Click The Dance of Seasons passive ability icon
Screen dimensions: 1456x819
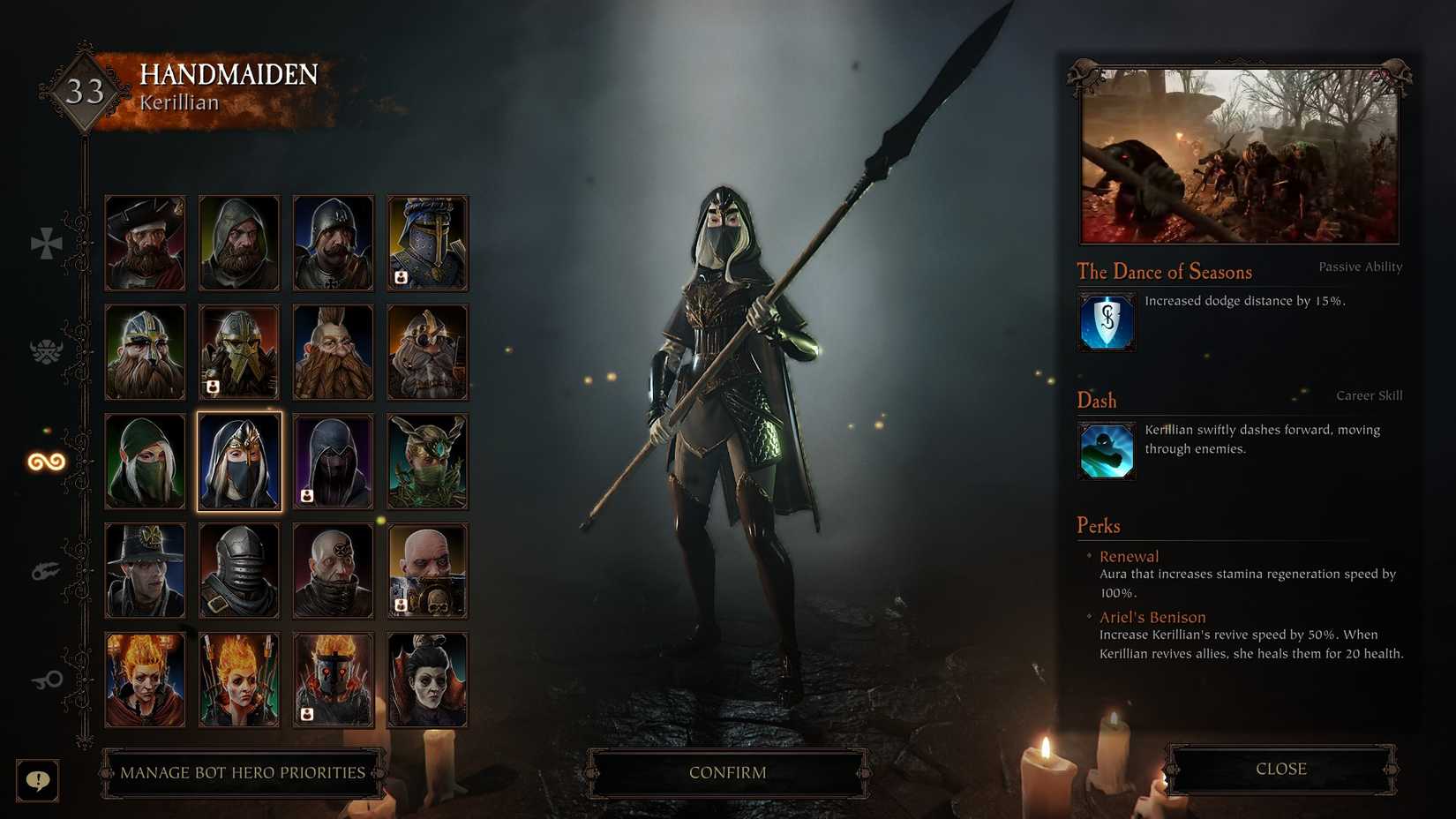coord(1106,322)
